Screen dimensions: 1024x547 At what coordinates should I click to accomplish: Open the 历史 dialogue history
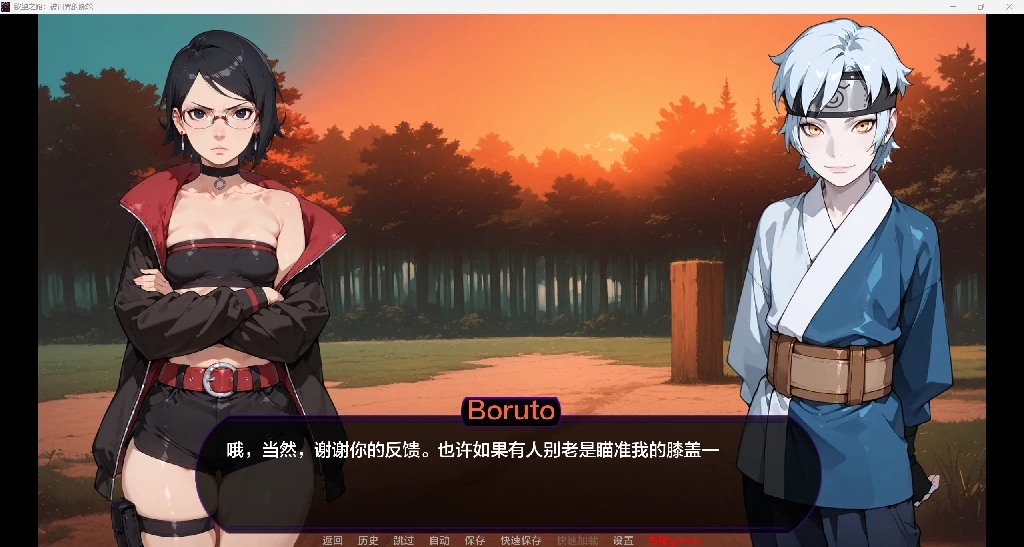(368, 541)
